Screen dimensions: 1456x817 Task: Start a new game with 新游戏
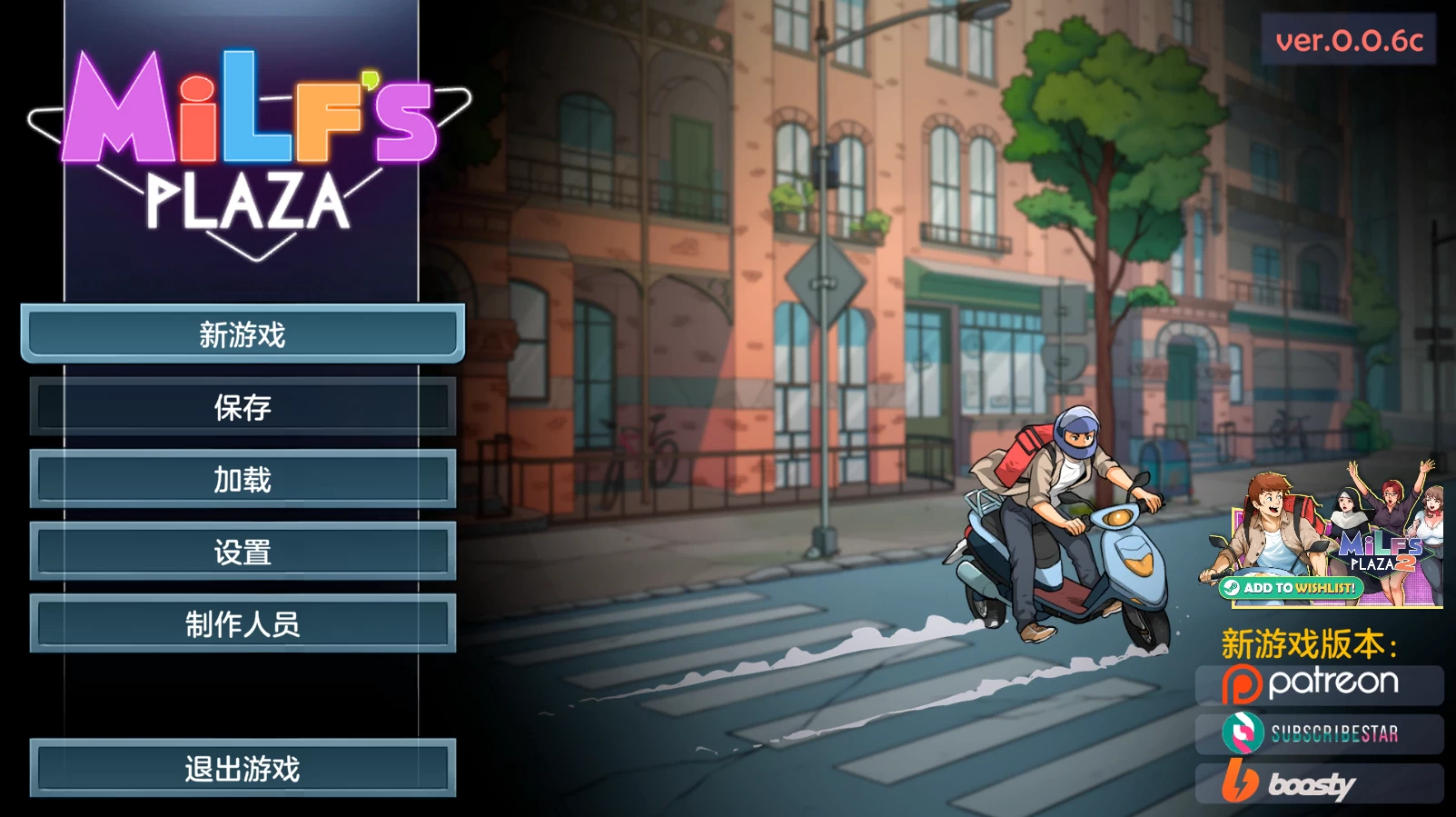click(x=243, y=334)
